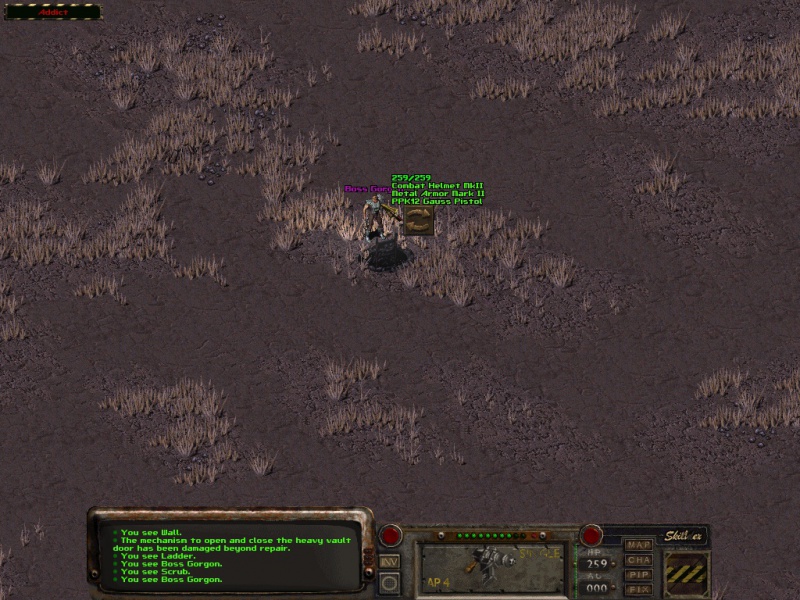Image resolution: width=800 pixels, height=600 pixels.
Task: Open the world MAP
Action: tap(638, 545)
